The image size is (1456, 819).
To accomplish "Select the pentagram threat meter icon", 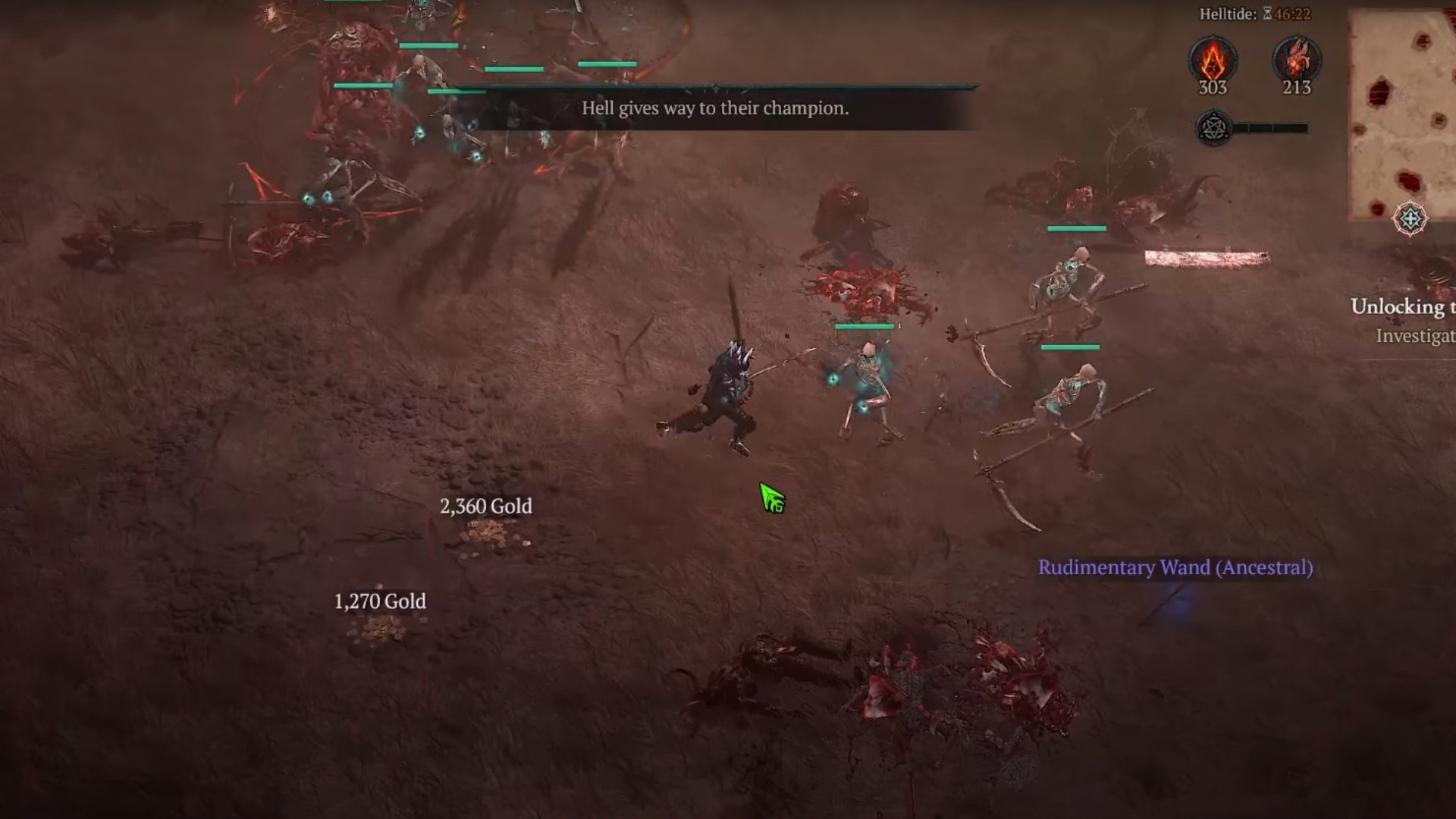I will [x=1213, y=128].
